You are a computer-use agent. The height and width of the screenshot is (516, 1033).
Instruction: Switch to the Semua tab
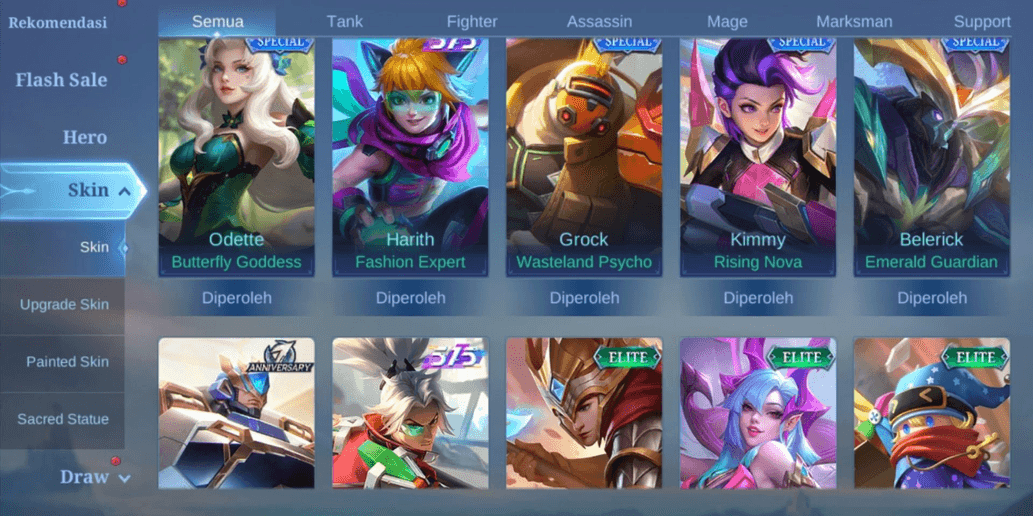click(217, 21)
